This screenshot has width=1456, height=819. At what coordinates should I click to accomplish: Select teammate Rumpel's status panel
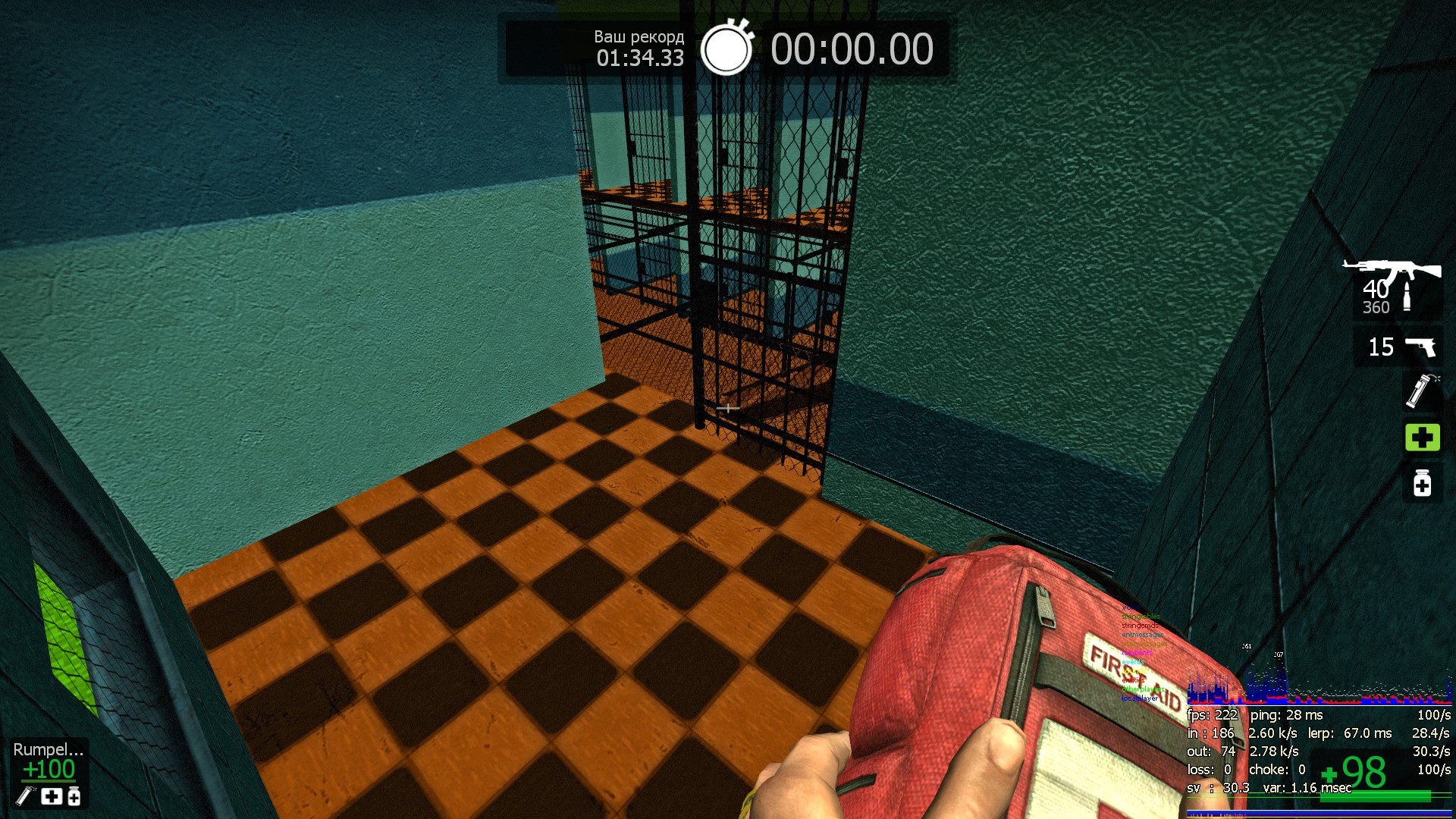click(x=49, y=772)
